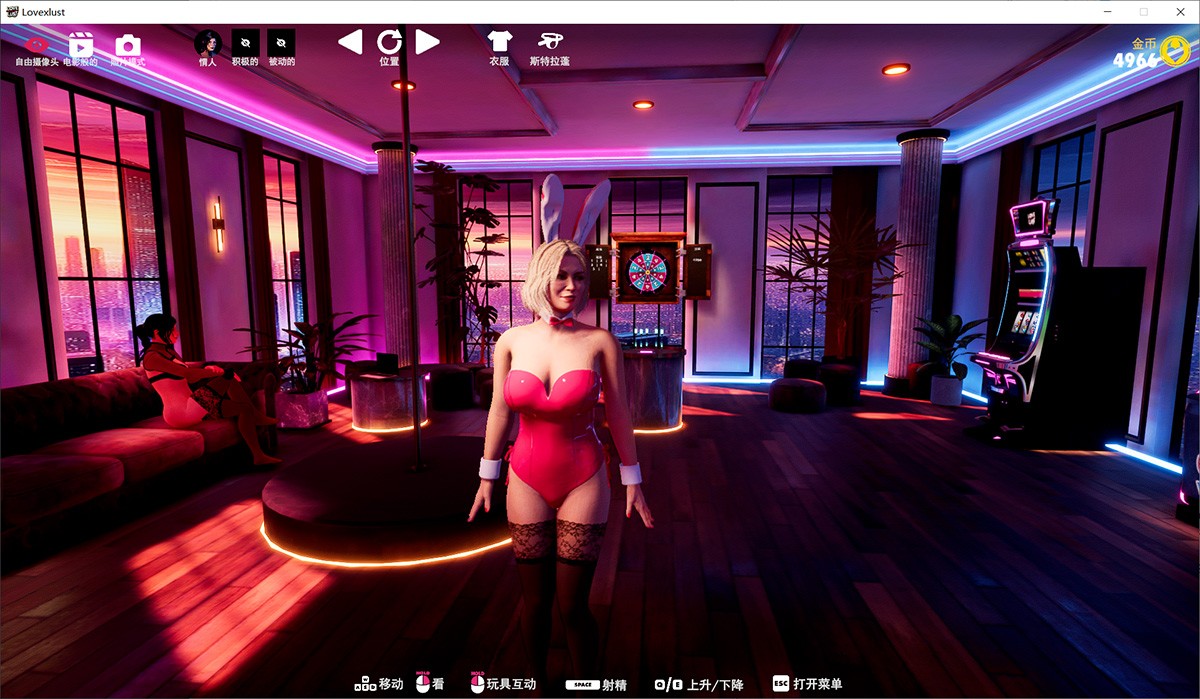The height and width of the screenshot is (699, 1200).
Task: Go to the previous position with left arrow
Action: pyautogui.click(x=350, y=42)
